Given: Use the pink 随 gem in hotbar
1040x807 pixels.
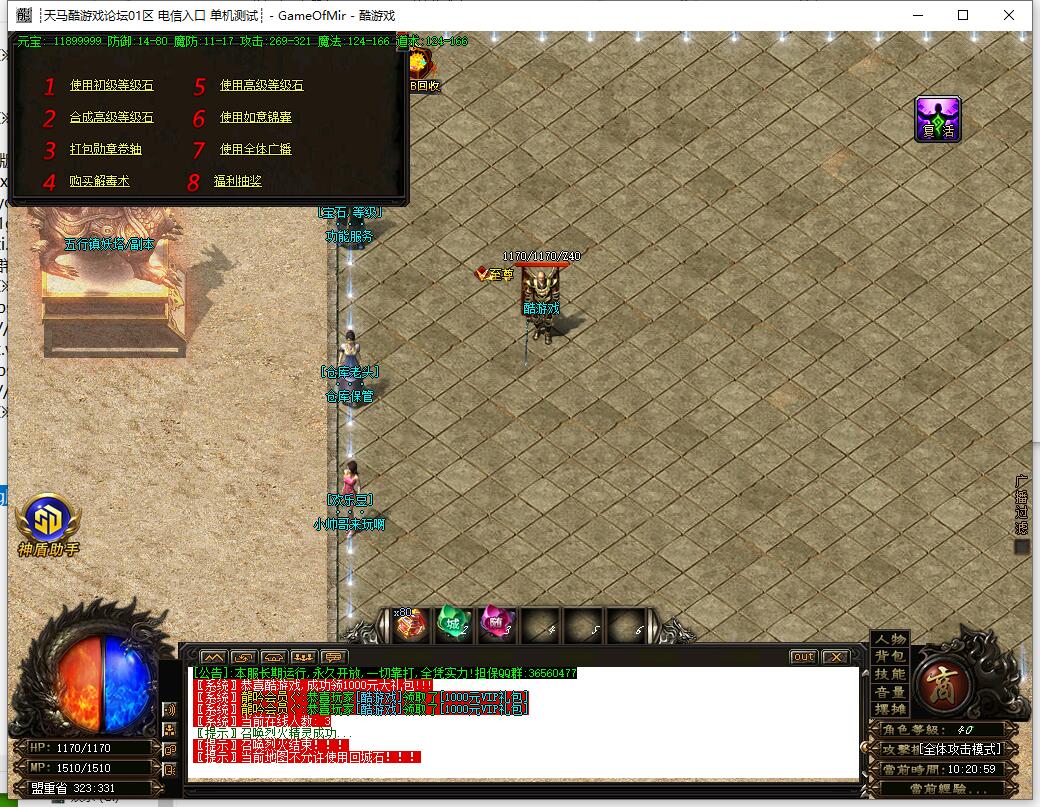Looking at the screenshot, I should pos(497,624).
